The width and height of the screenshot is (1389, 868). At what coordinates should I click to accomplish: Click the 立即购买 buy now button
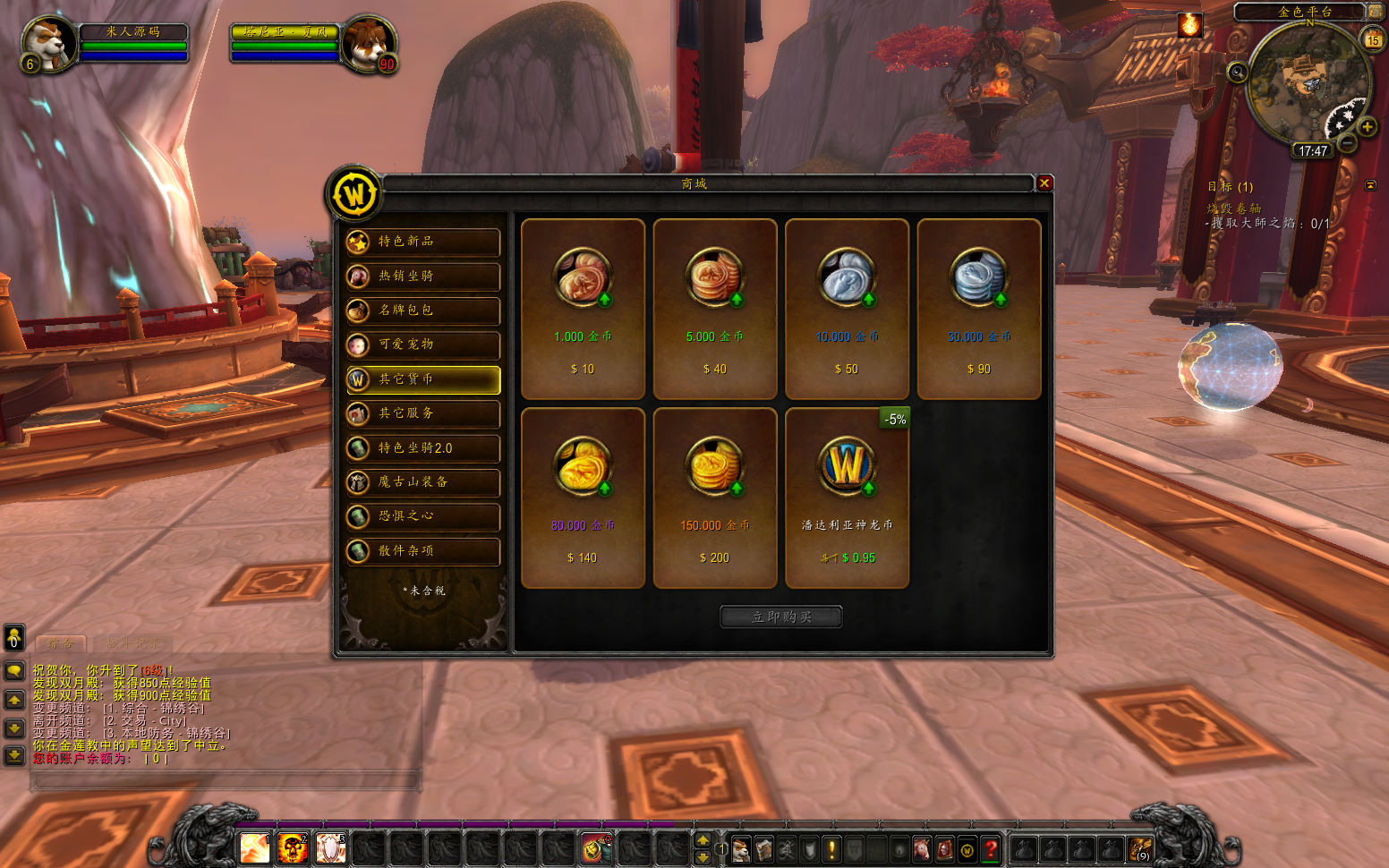click(x=781, y=617)
